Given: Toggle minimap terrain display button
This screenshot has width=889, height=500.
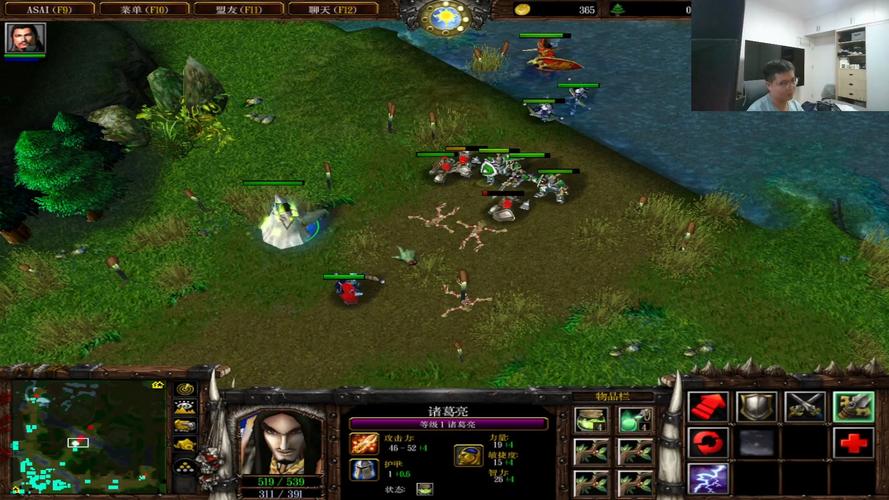Looking at the screenshot, I should [x=185, y=407].
